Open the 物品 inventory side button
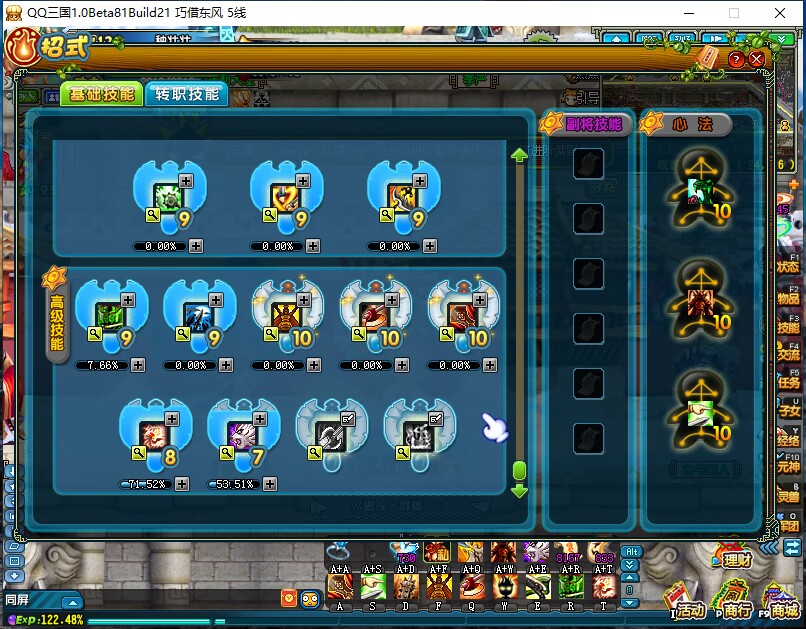806x629 pixels. (x=789, y=296)
